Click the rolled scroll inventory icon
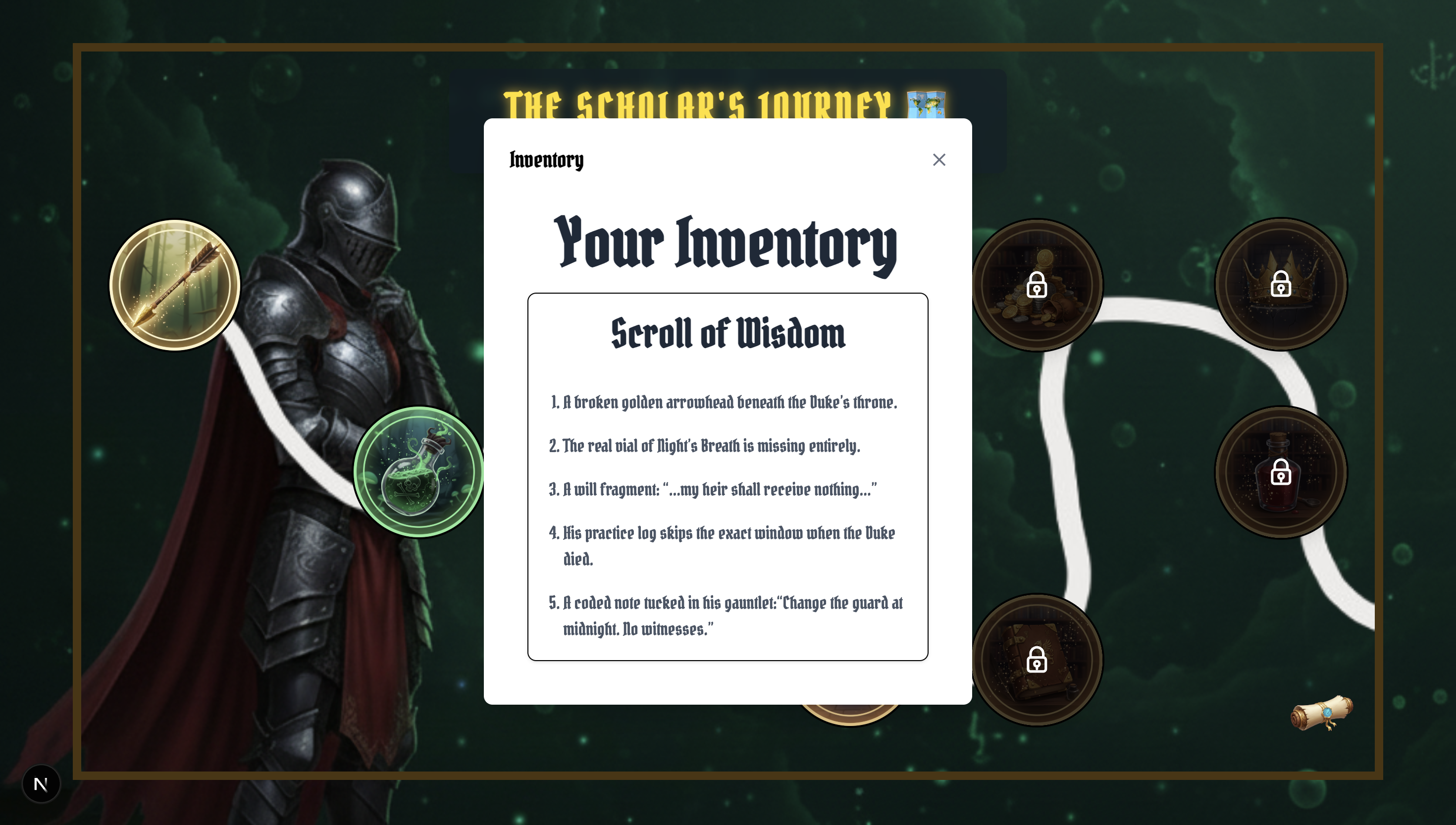 pos(1321,714)
